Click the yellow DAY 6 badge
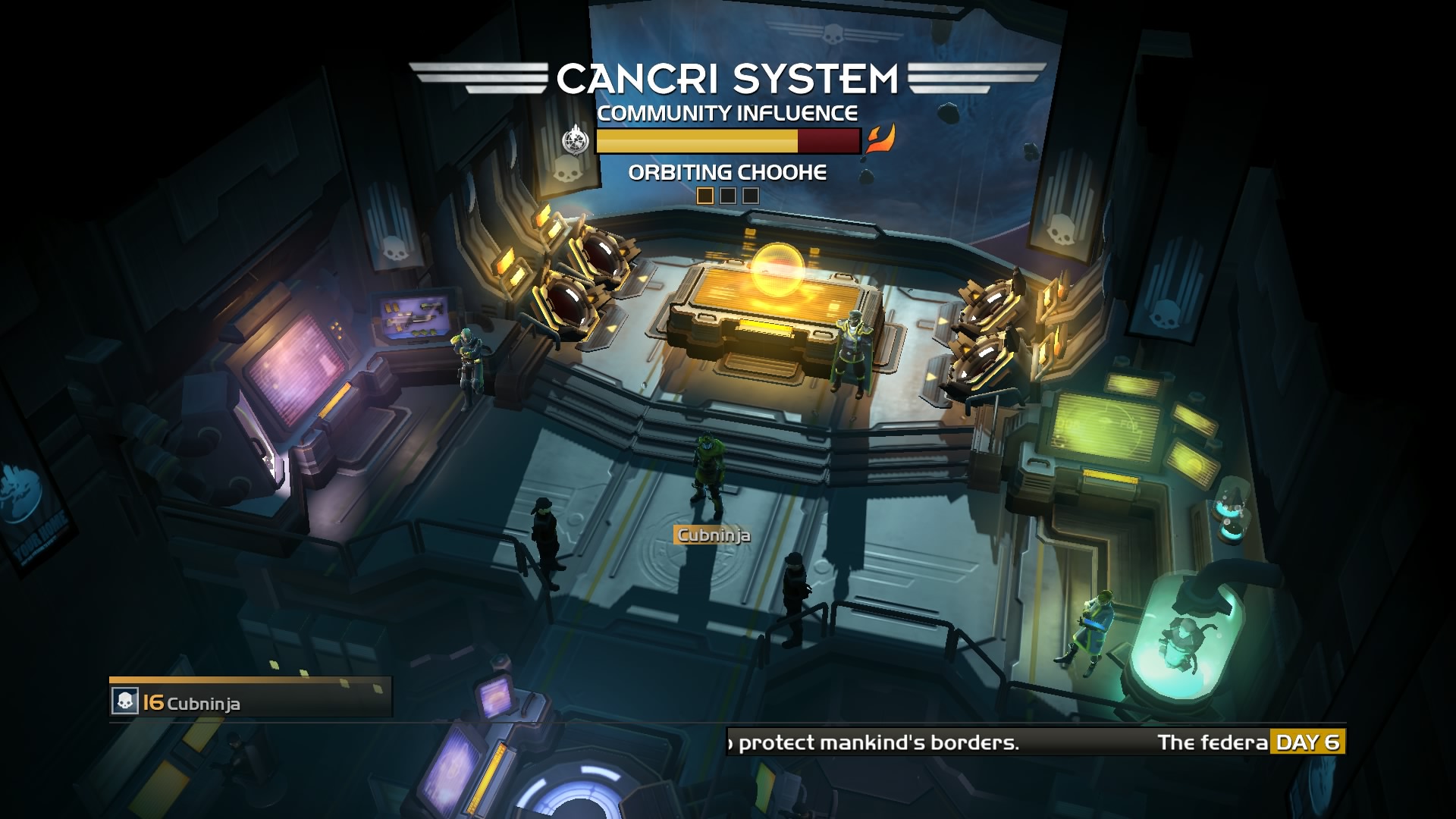Viewport: 1456px width, 819px height. point(1307,742)
